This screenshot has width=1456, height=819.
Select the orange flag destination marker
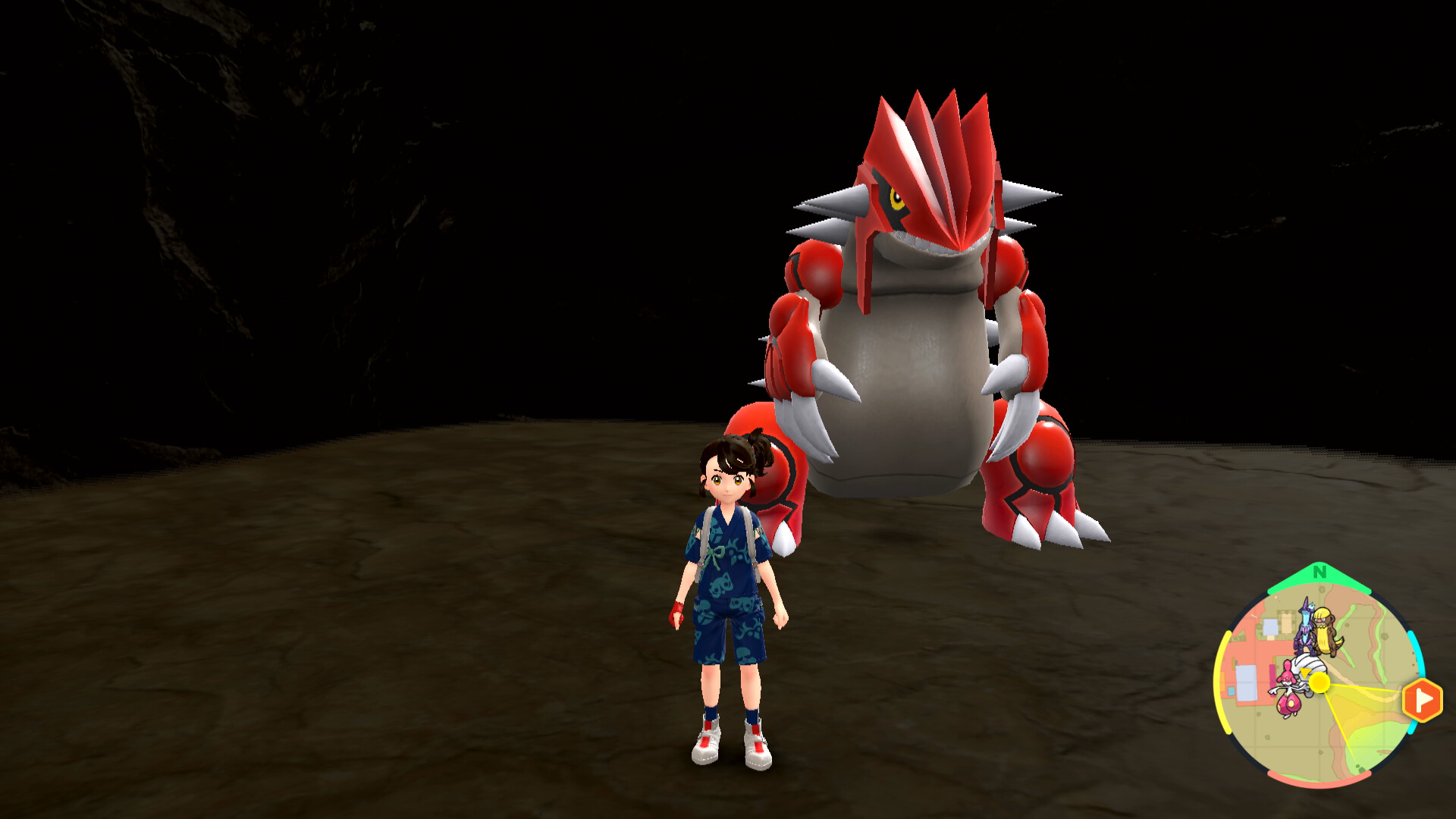[1421, 699]
